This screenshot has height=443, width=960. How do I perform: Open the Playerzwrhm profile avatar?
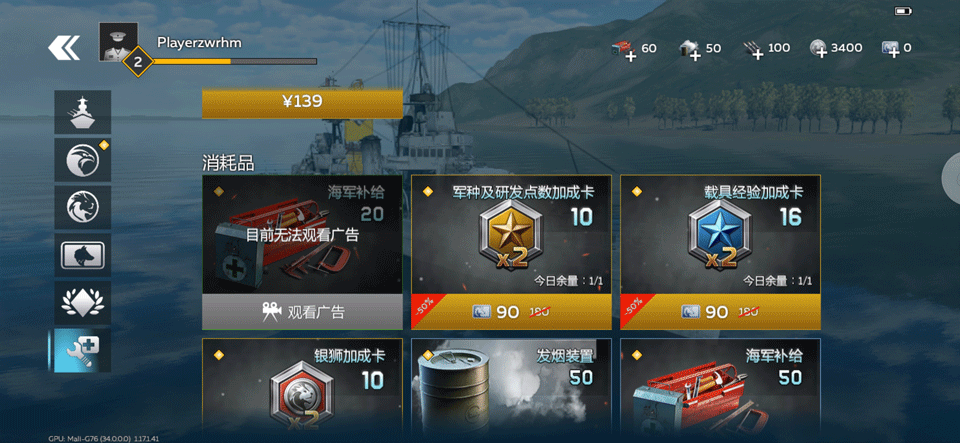[x=118, y=42]
